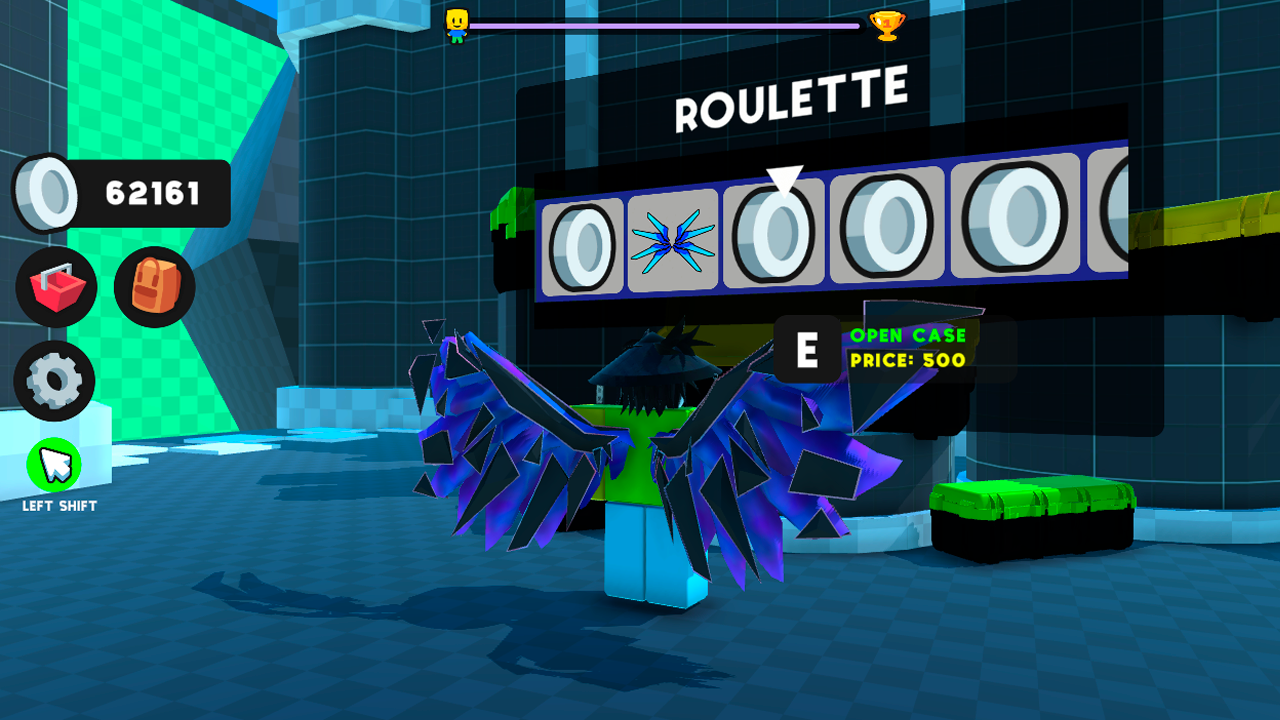The height and width of the screenshot is (720, 1280).
Task: Click the green cursor icon above LEFT SHIFT
Action: (56, 466)
